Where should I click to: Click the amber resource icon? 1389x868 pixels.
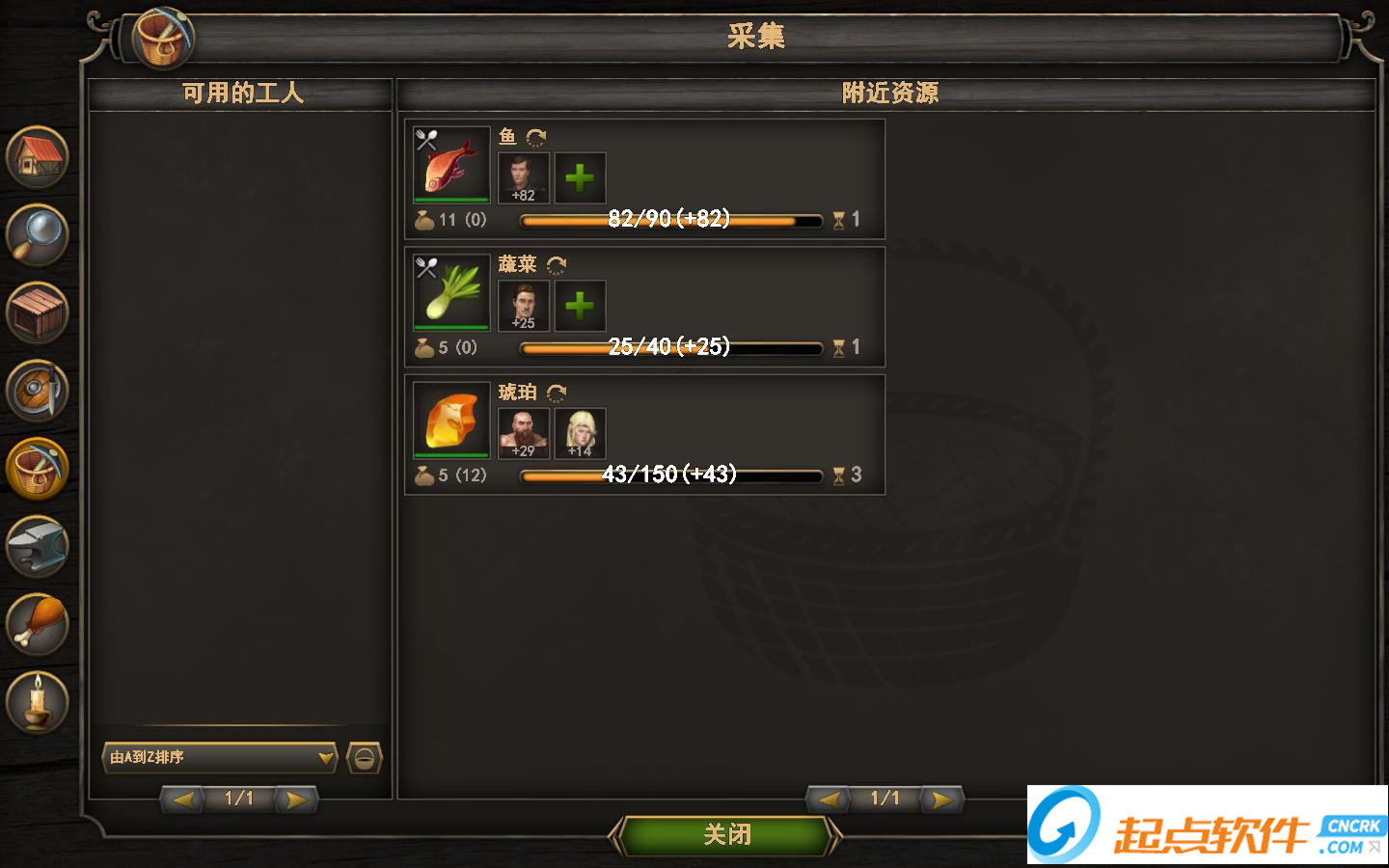pyautogui.click(x=449, y=421)
